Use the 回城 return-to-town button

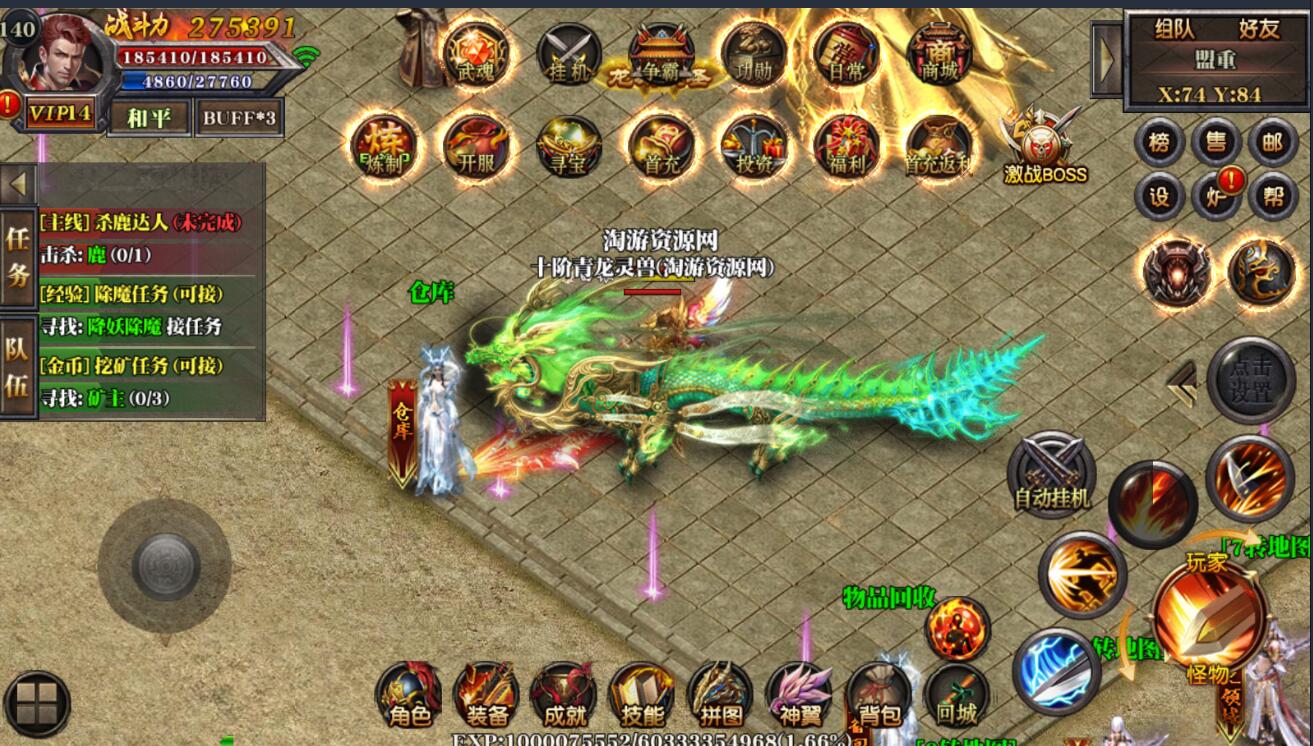[956, 695]
